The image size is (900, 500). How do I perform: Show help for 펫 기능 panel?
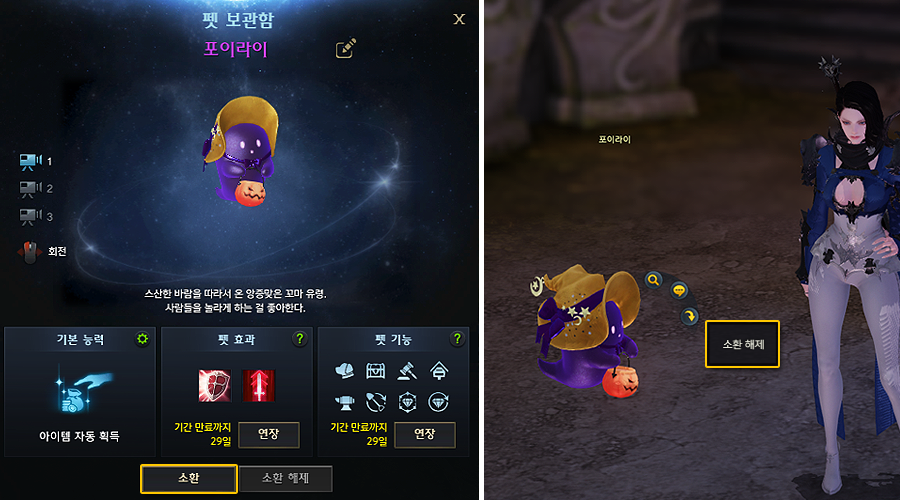(457, 340)
